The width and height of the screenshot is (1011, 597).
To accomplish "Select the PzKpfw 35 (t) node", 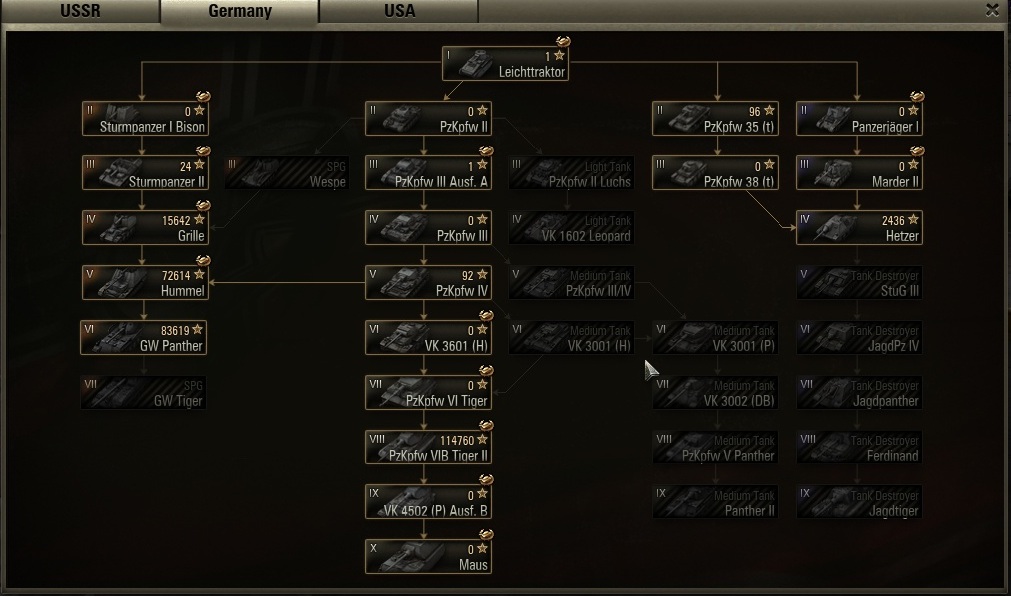I will coord(715,119).
